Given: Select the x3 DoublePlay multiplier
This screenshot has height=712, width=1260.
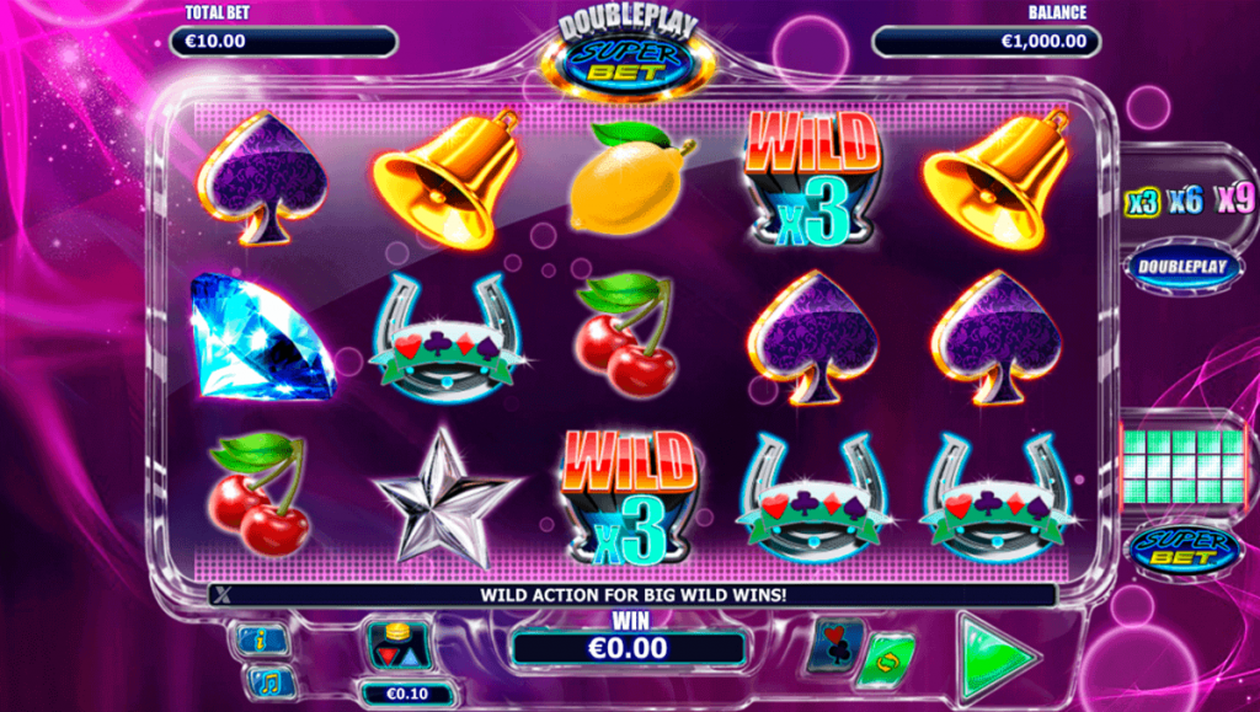Looking at the screenshot, I should tap(1141, 201).
